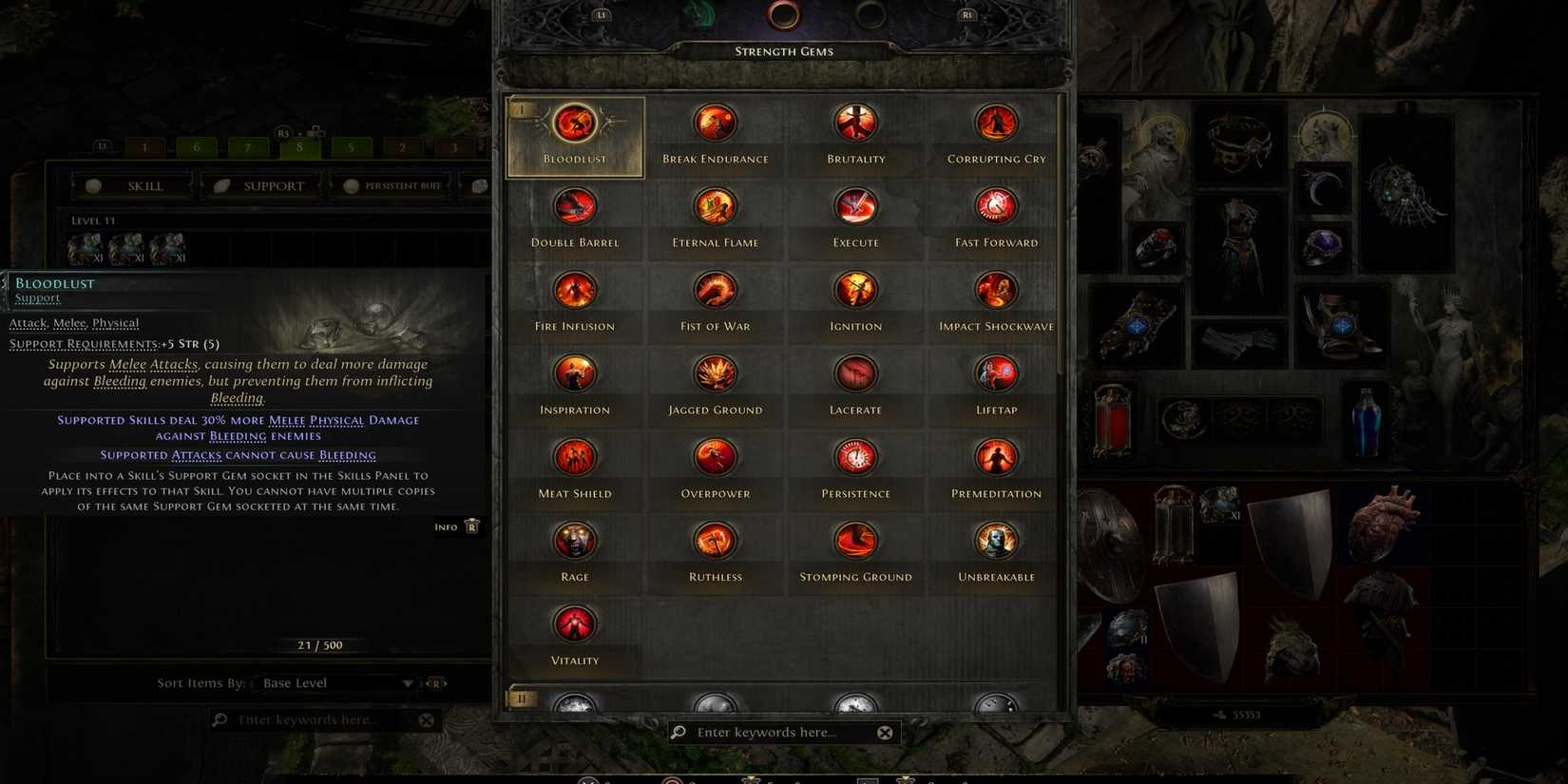Select the Lifetap gem
The image size is (1568, 784).
995,373
